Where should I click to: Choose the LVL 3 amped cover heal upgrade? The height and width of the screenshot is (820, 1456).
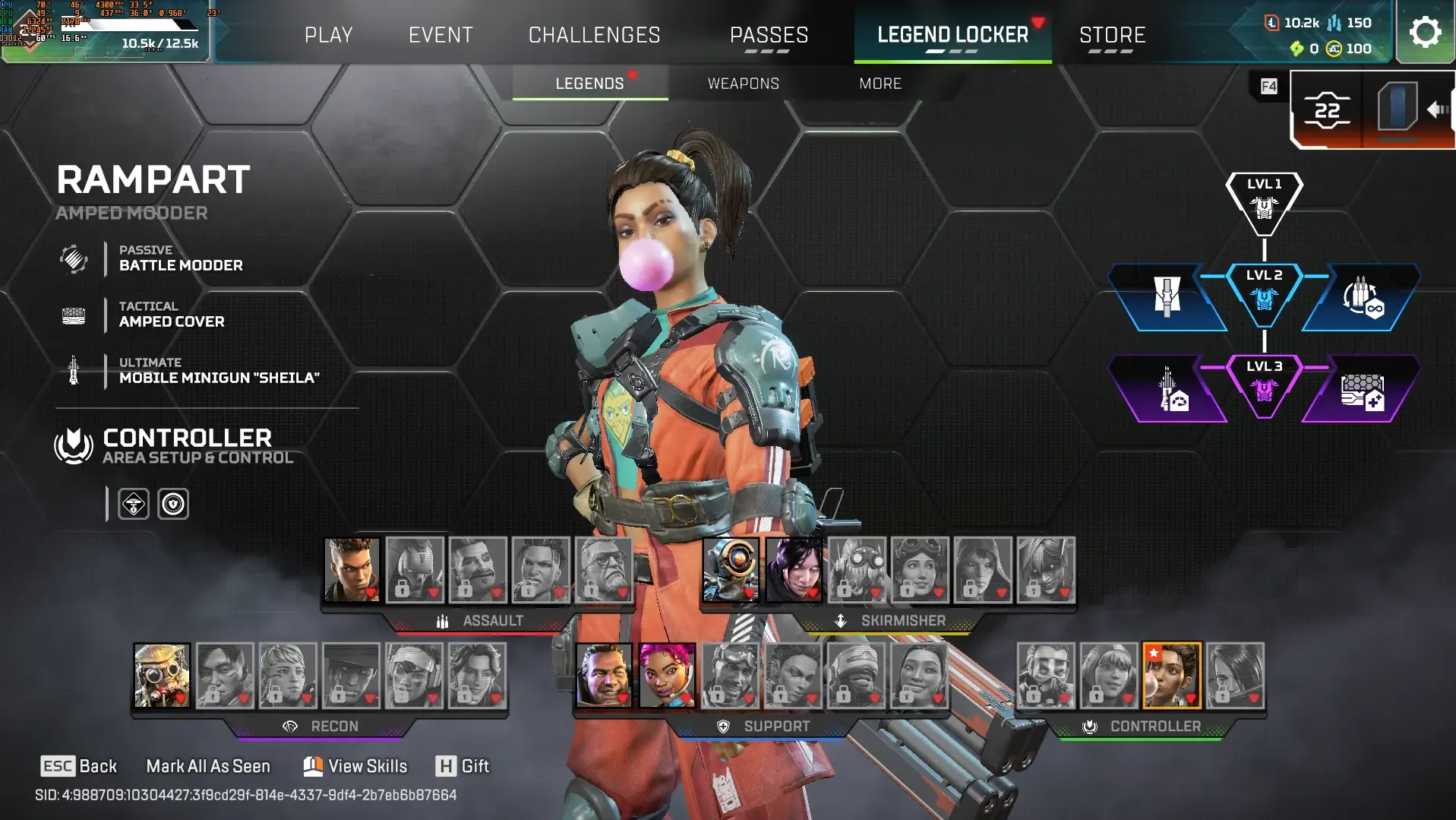click(1363, 390)
